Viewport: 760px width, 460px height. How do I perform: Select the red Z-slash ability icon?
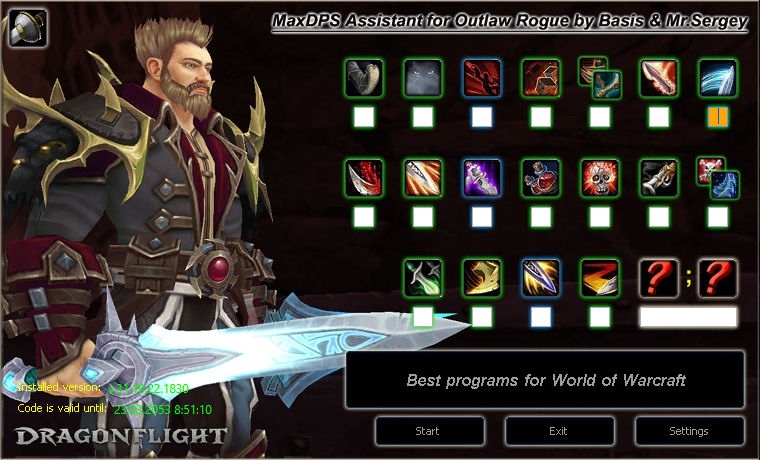pyautogui.click(x=600, y=278)
